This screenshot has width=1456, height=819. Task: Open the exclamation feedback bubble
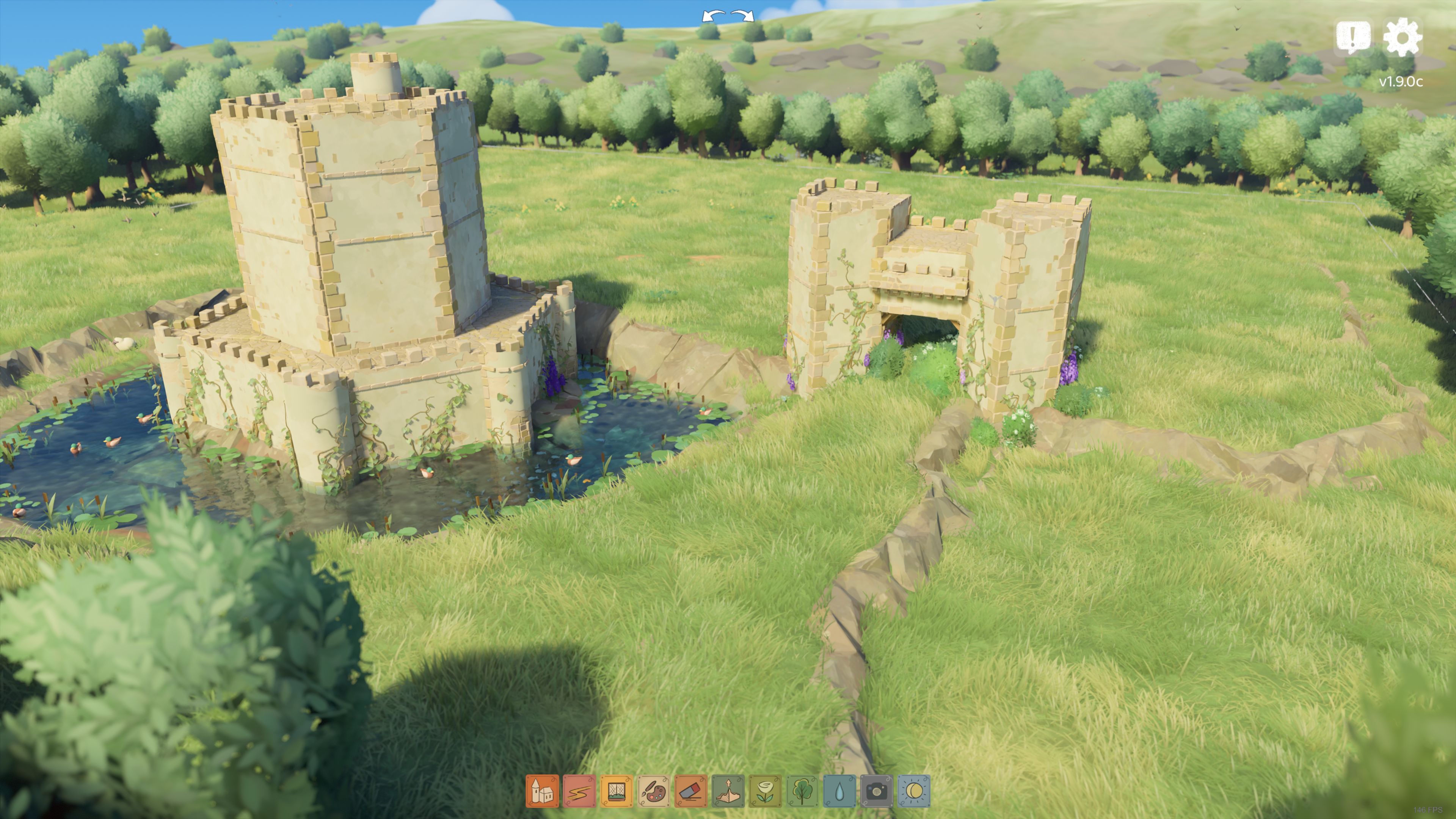[1352, 37]
